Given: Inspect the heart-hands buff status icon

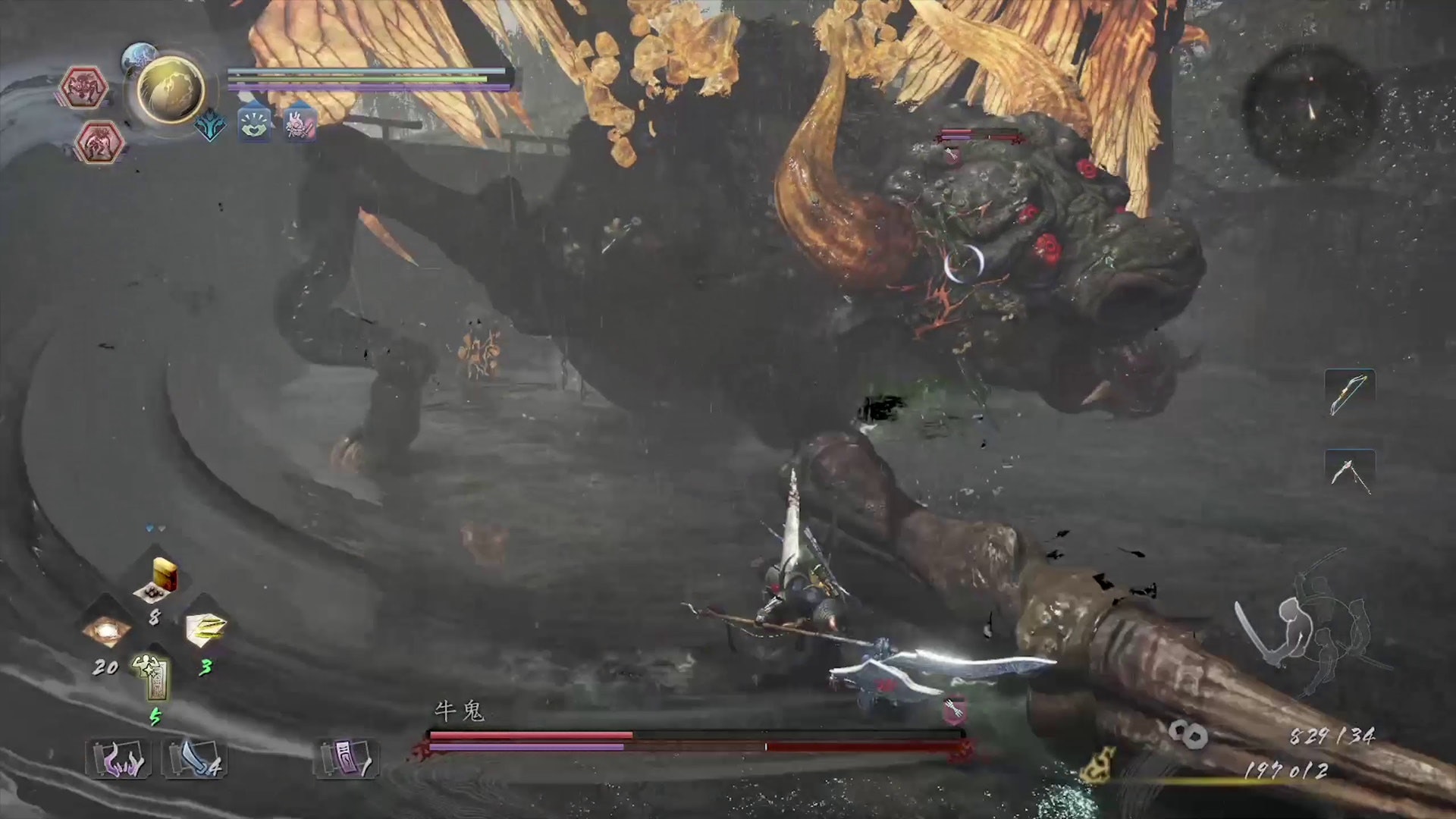Looking at the screenshot, I should click(255, 124).
